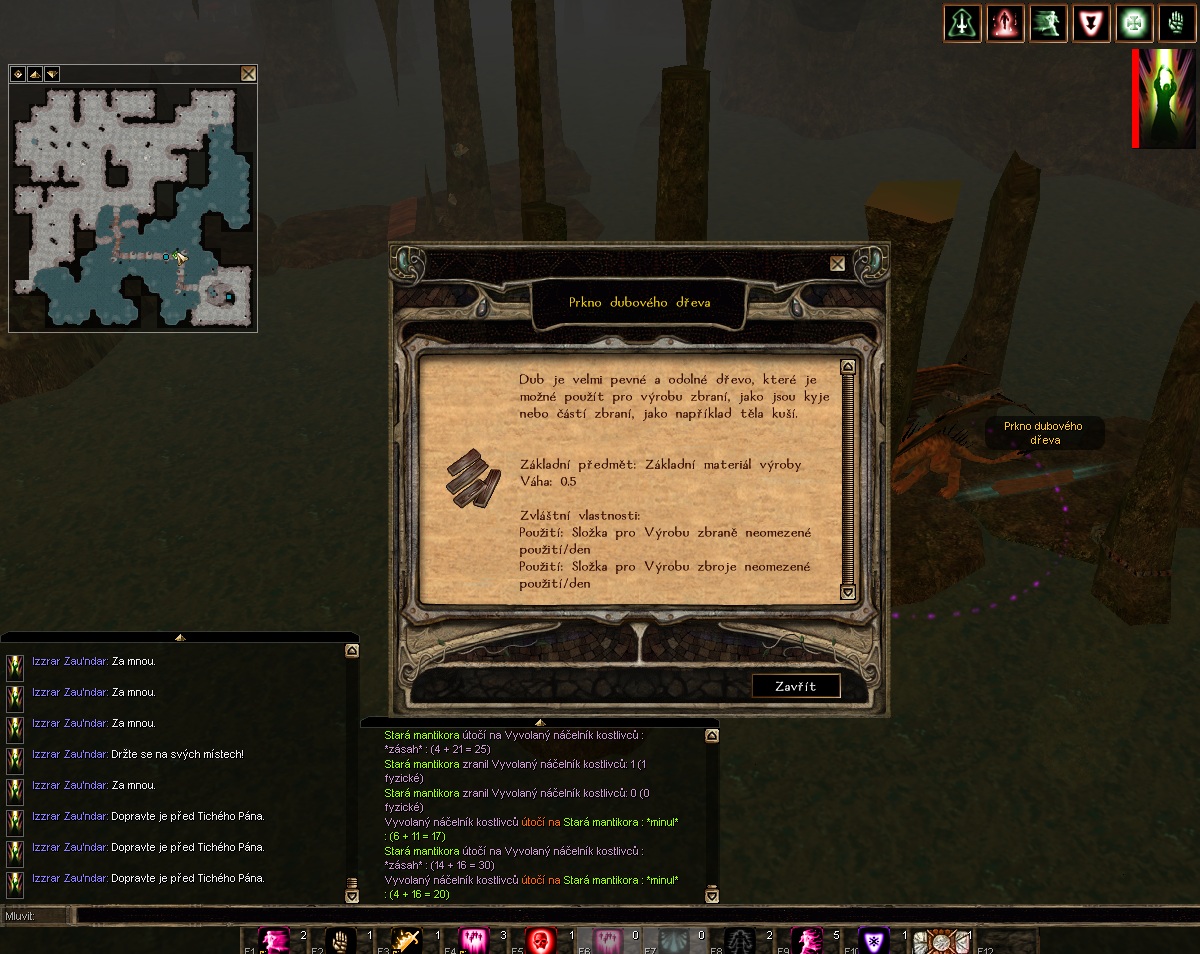1200x954 pixels.
Task: Select the red down-arrow shield effect icon
Action: pyautogui.click(x=1091, y=23)
